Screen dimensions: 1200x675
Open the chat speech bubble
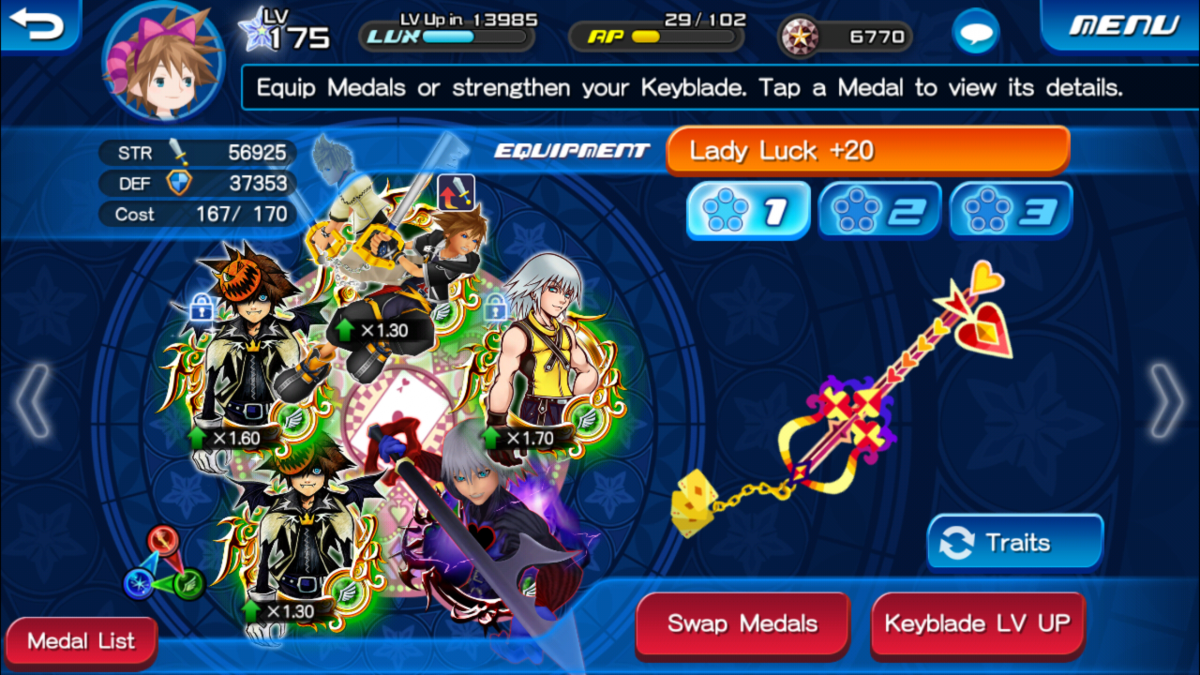974,35
